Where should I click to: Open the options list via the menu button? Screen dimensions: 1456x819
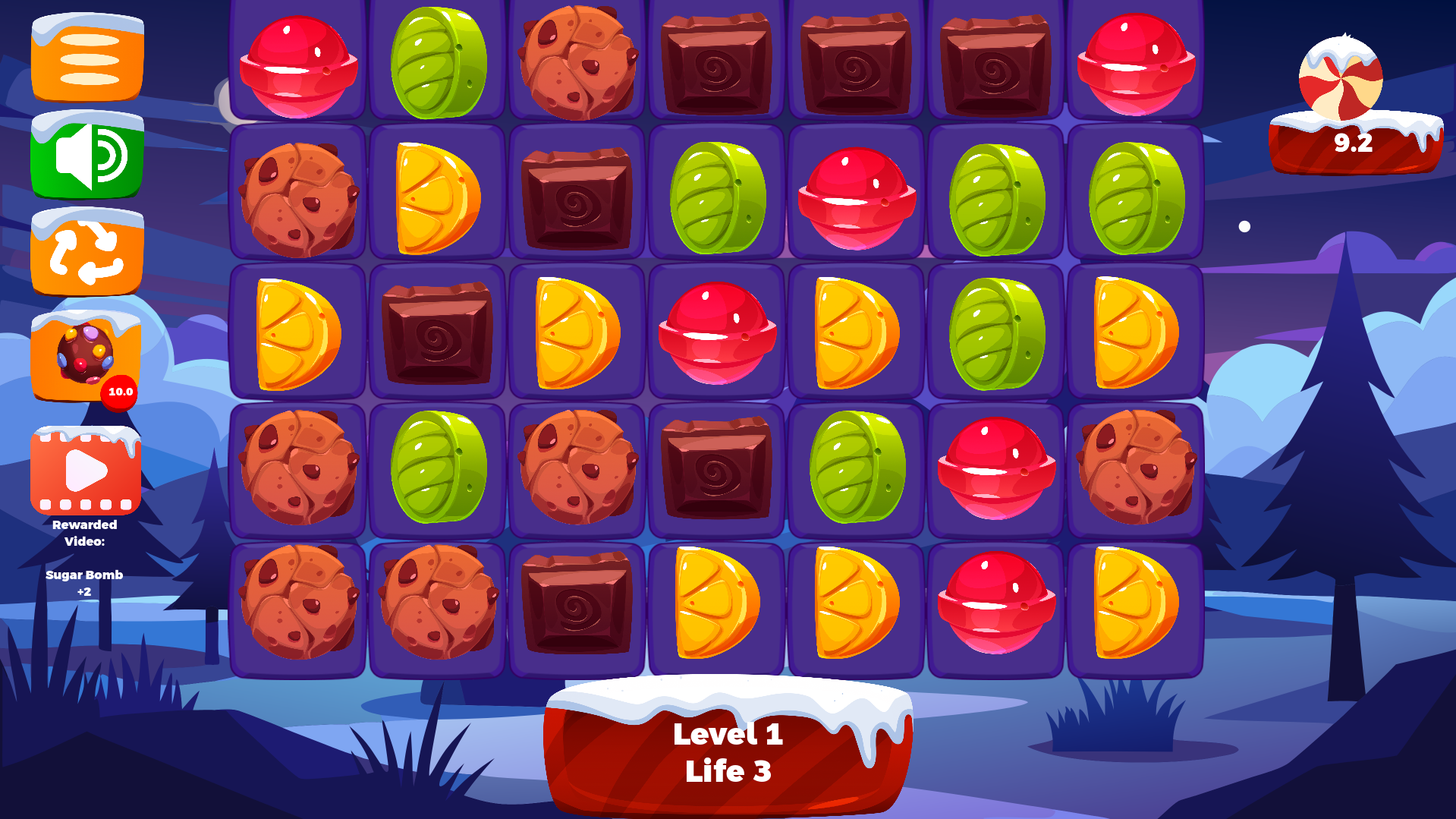tap(86, 59)
